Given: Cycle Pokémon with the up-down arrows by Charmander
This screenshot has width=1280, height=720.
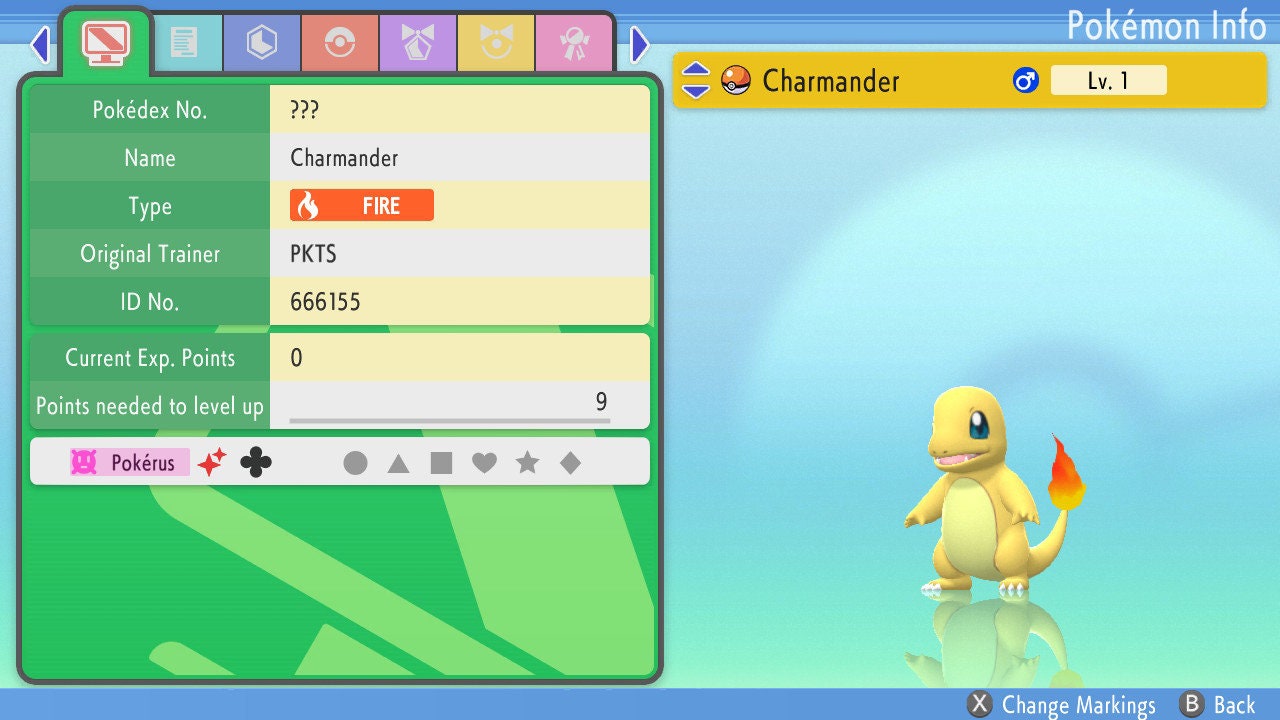Looking at the screenshot, I should click(696, 81).
